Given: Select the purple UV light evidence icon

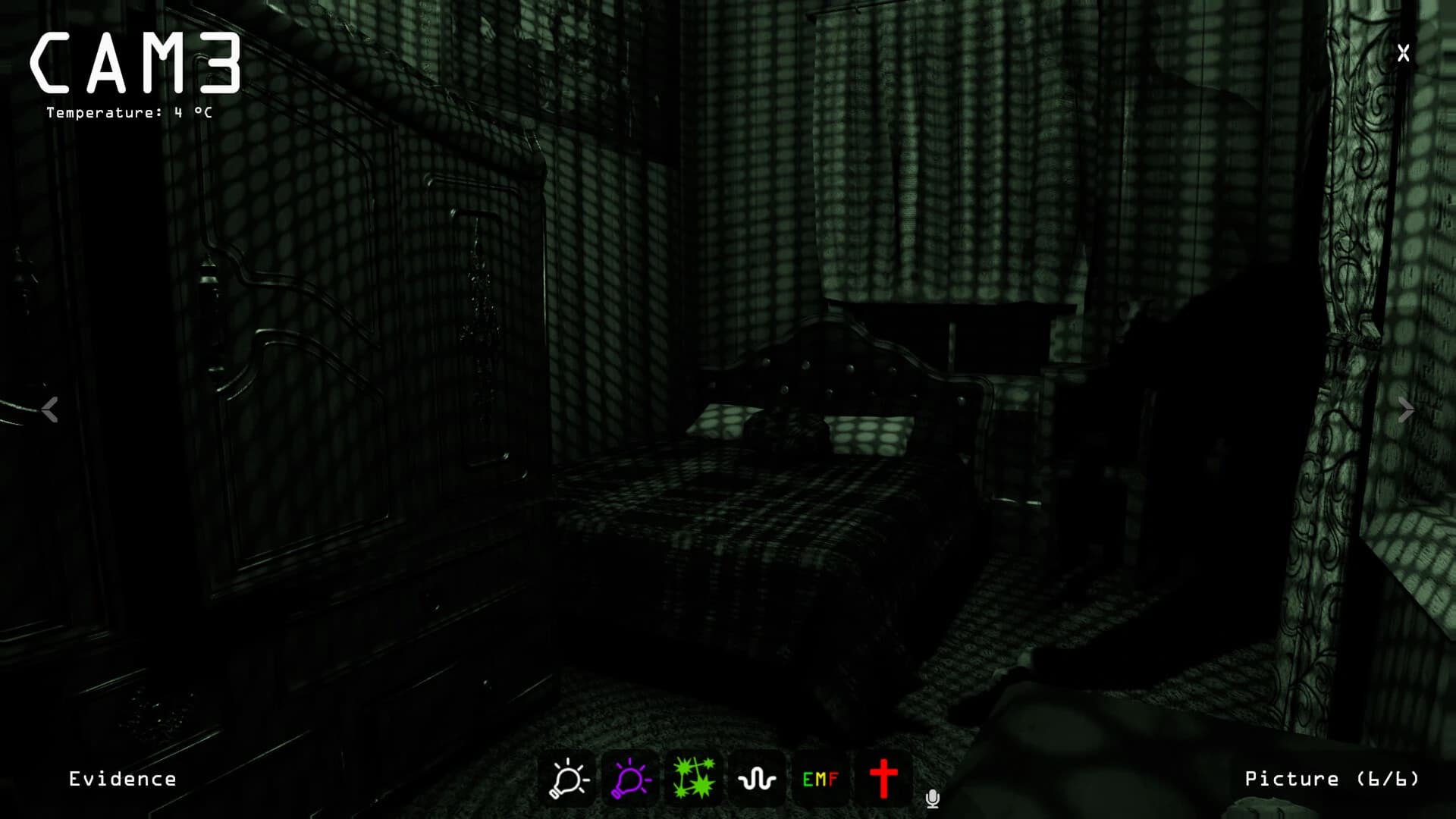Looking at the screenshot, I should tap(630, 778).
